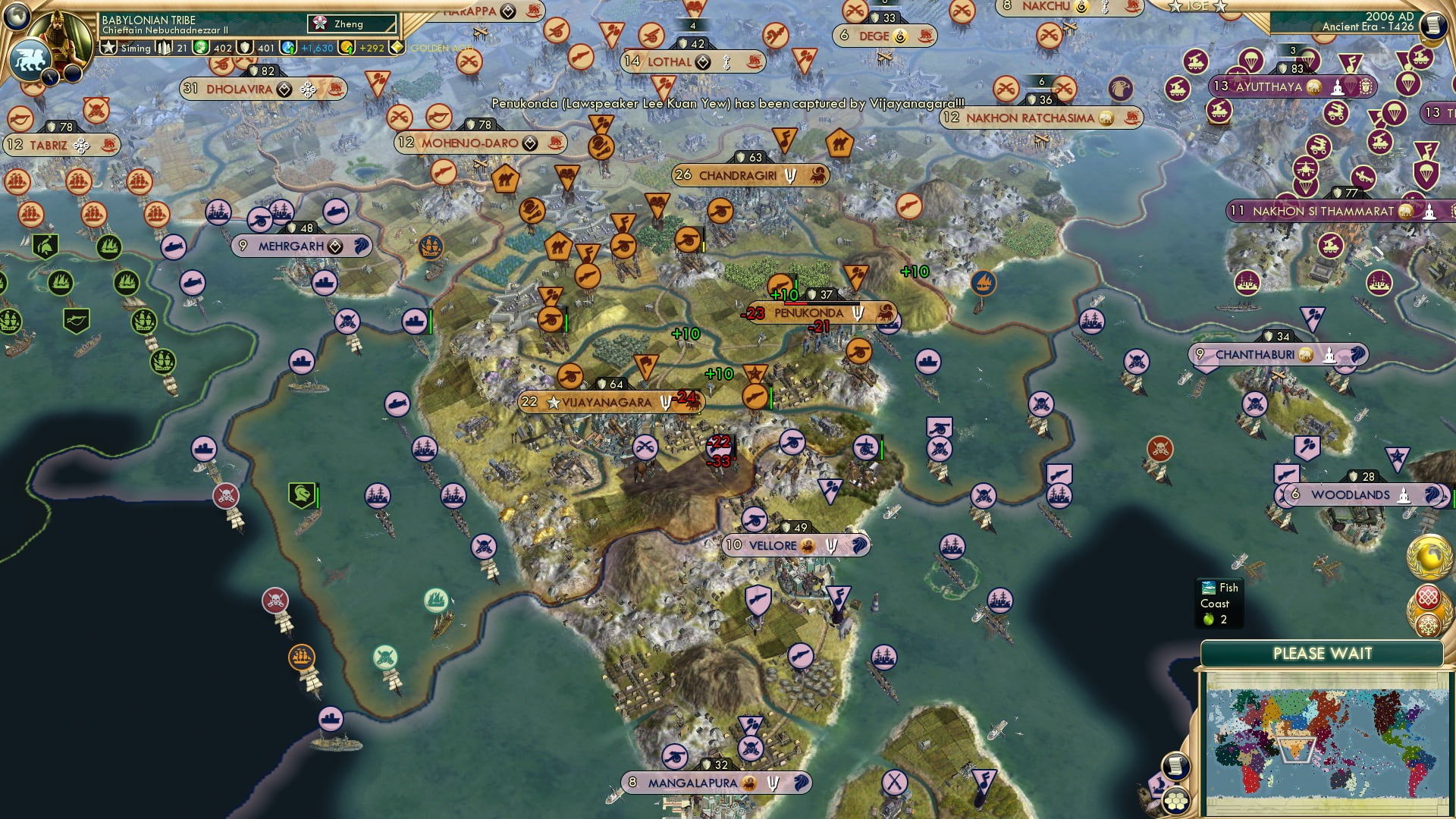Viewport: 1456px width, 819px height.
Task: Click the production icon on Dholavira's banner
Action: tap(284, 89)
